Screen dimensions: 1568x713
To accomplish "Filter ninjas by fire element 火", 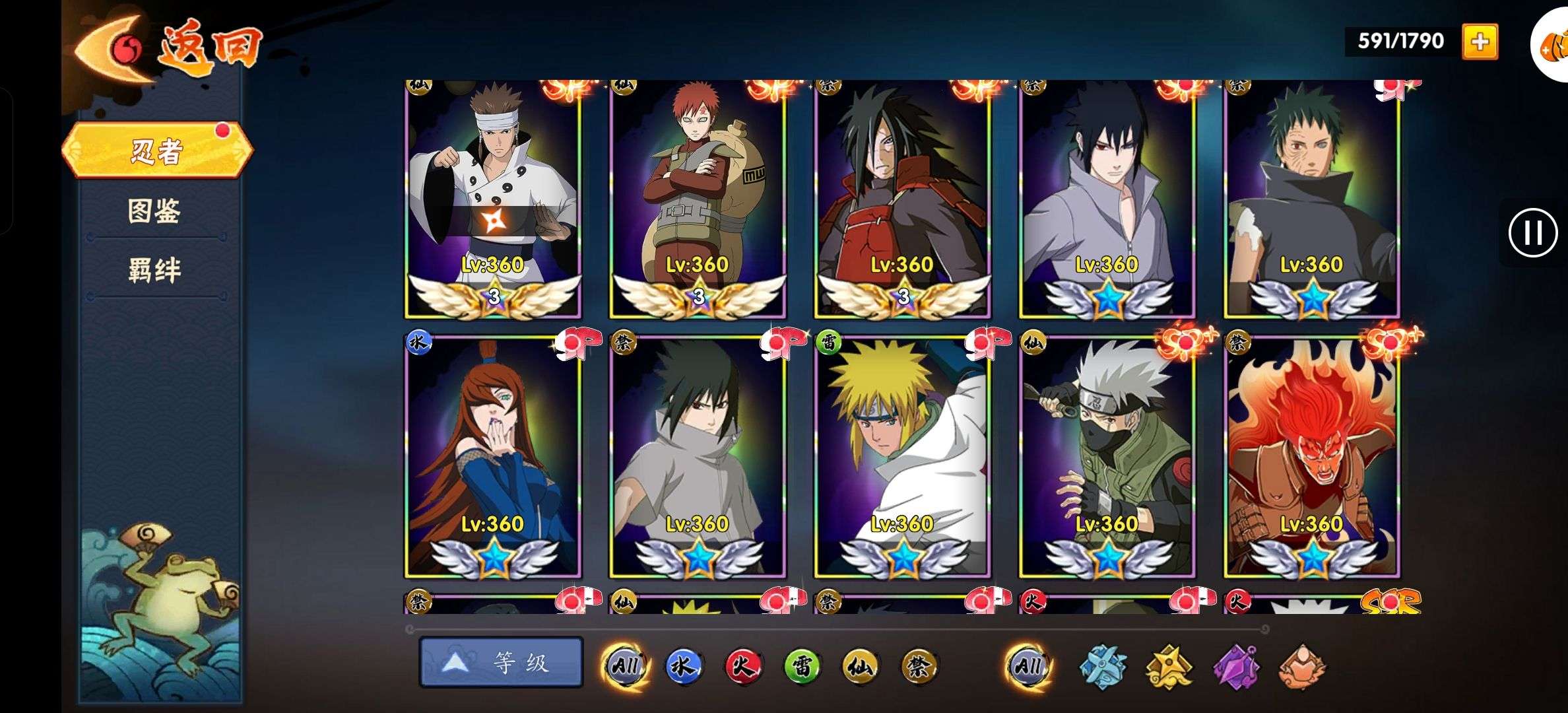I will 742,665.
